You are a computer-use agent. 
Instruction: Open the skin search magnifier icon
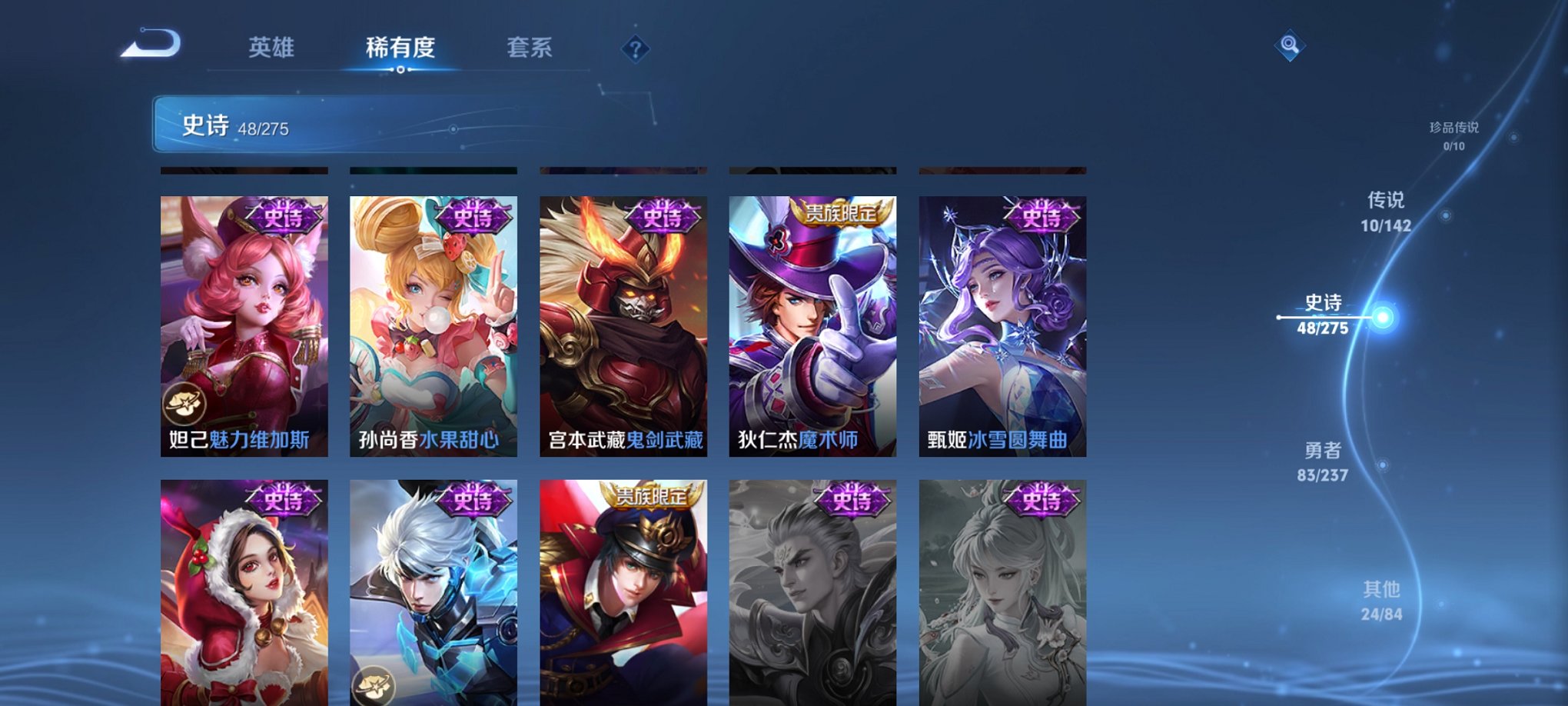tap(1291, 45)
